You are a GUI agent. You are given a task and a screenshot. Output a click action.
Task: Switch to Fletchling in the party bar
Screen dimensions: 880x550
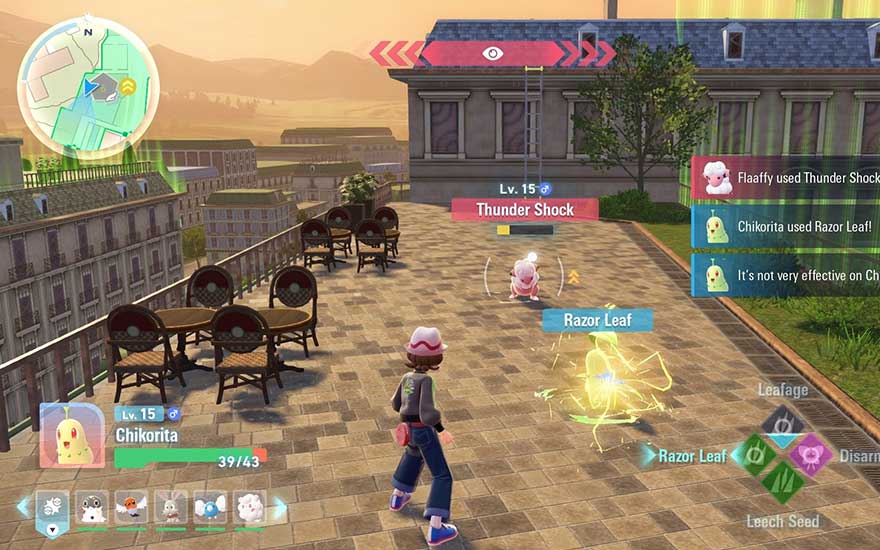pyautogui.click(x=131, y=508)
